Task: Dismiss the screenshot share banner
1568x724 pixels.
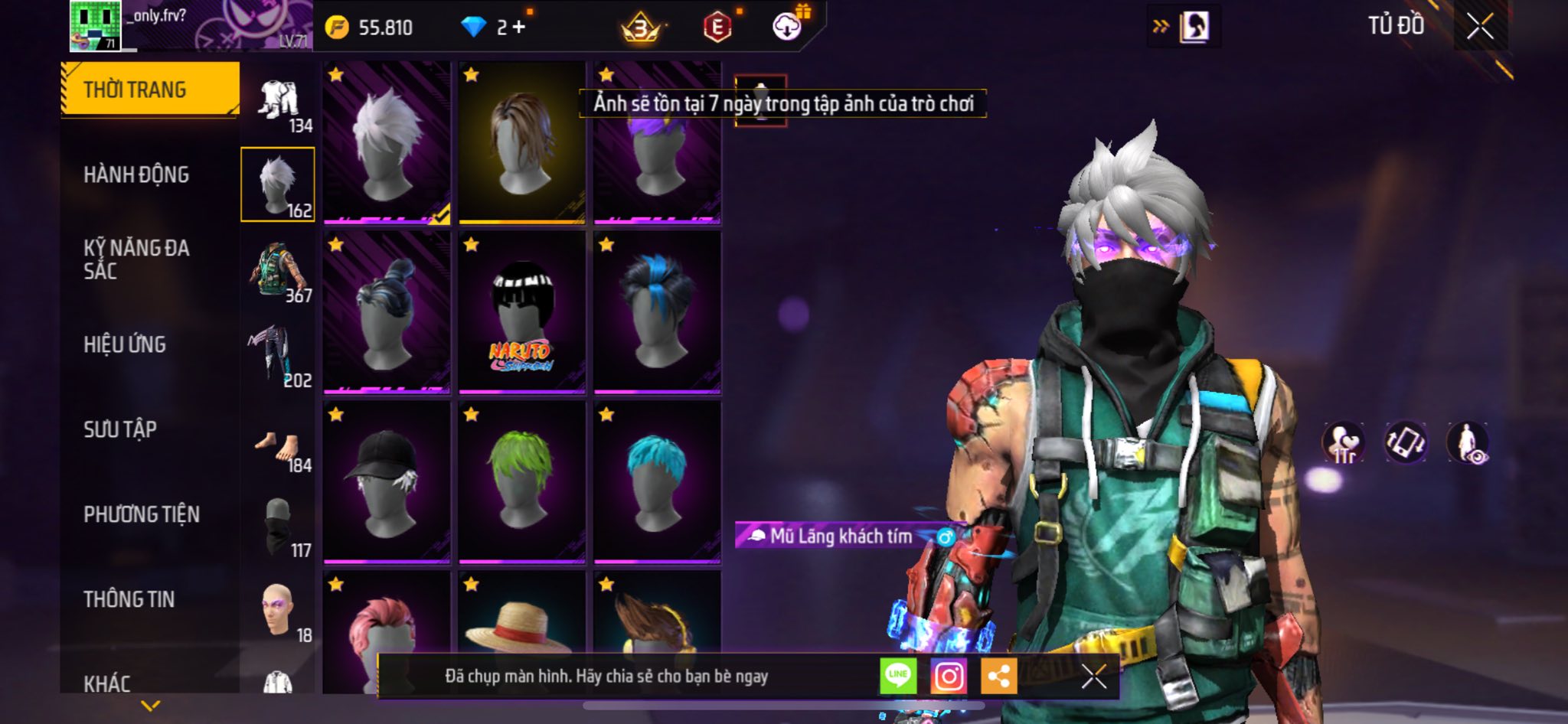Action: (x=1093, y=676)
